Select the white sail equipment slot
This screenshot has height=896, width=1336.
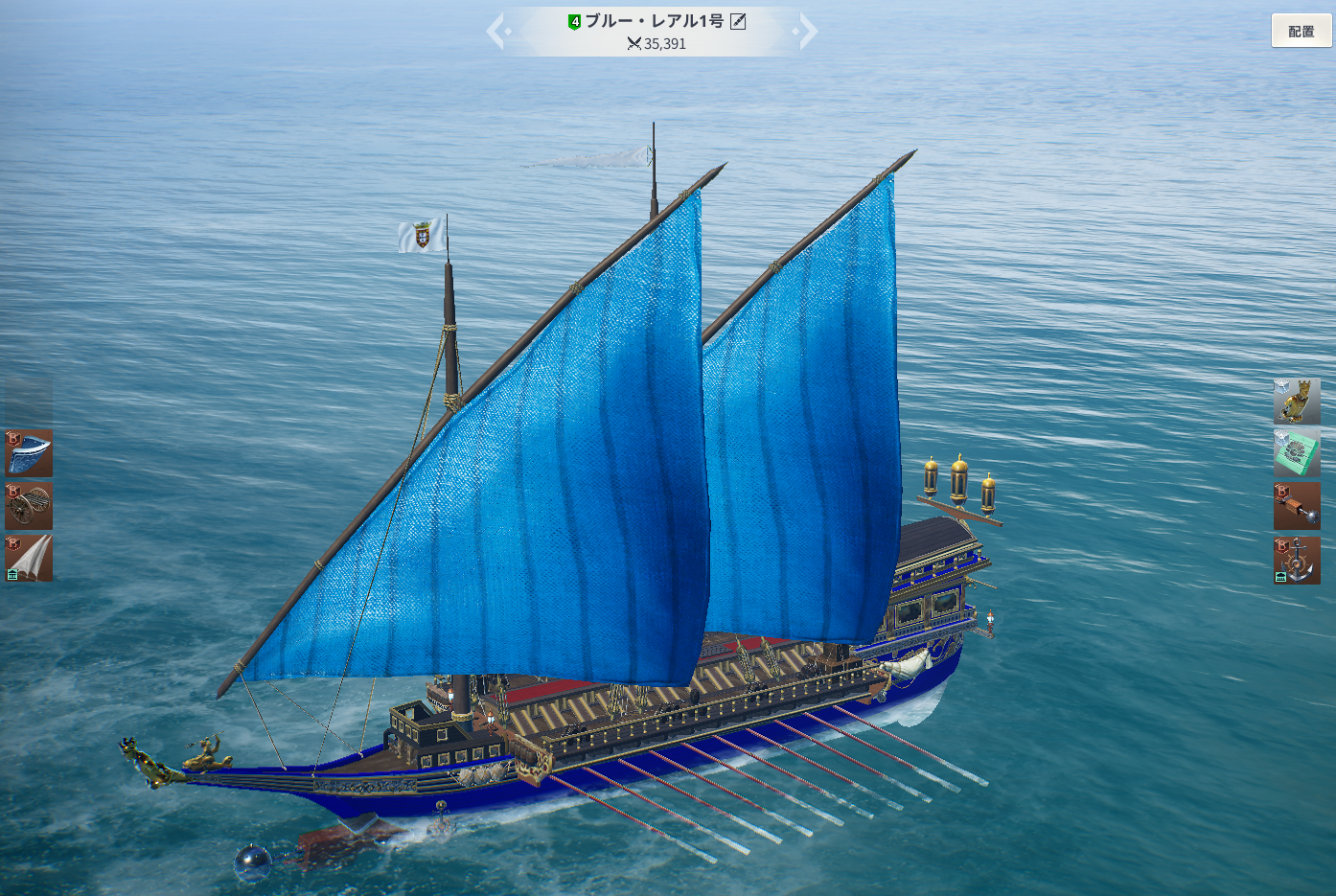point(29,558)
